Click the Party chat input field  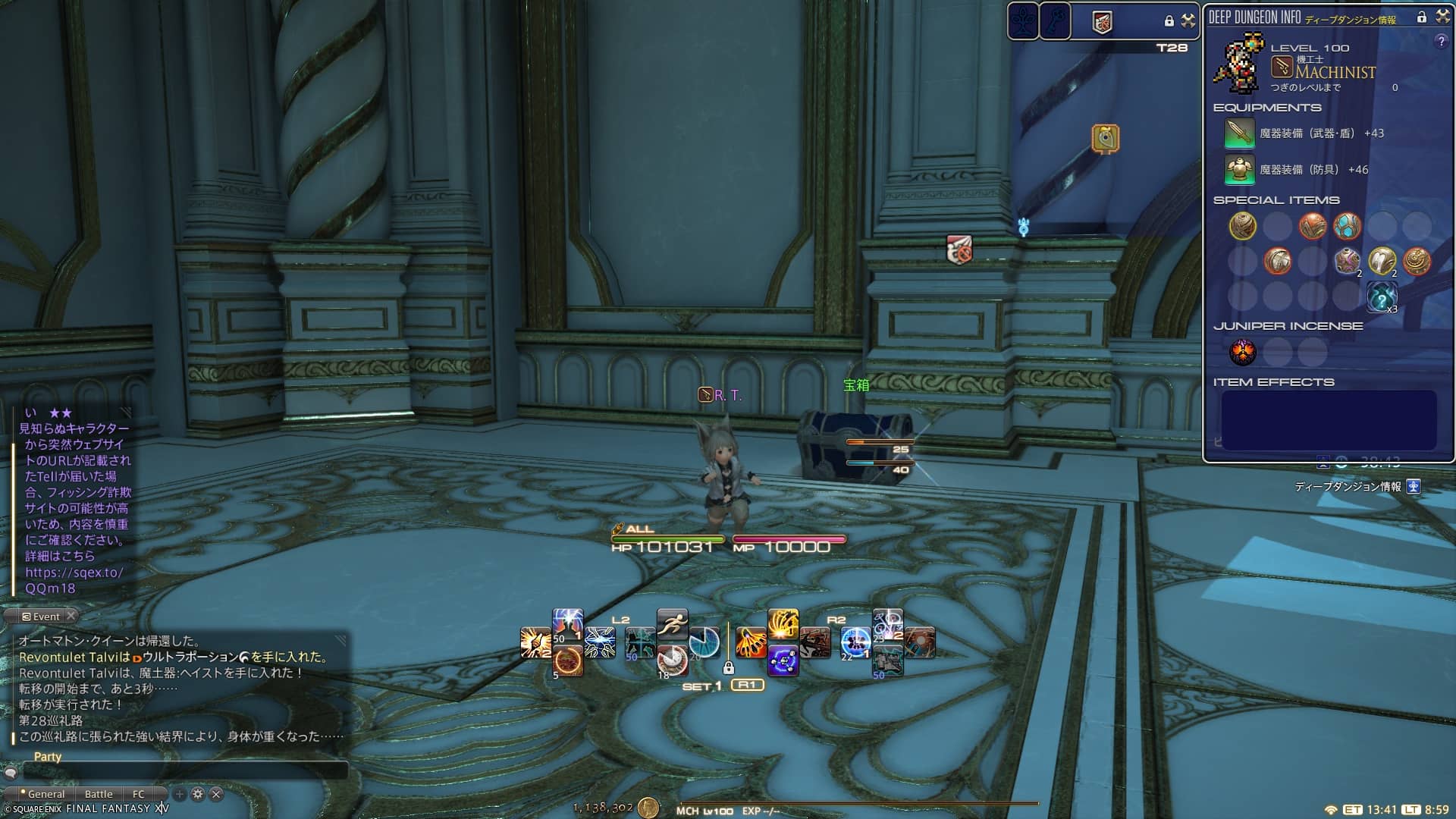pyautogui.click(x=186, y=770)
